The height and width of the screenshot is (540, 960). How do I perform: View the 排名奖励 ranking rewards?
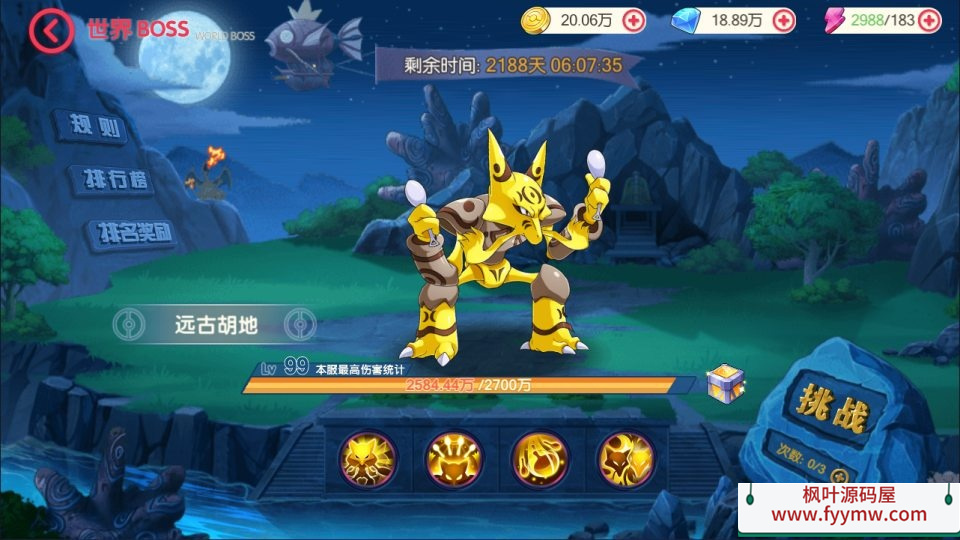(133, 234)
